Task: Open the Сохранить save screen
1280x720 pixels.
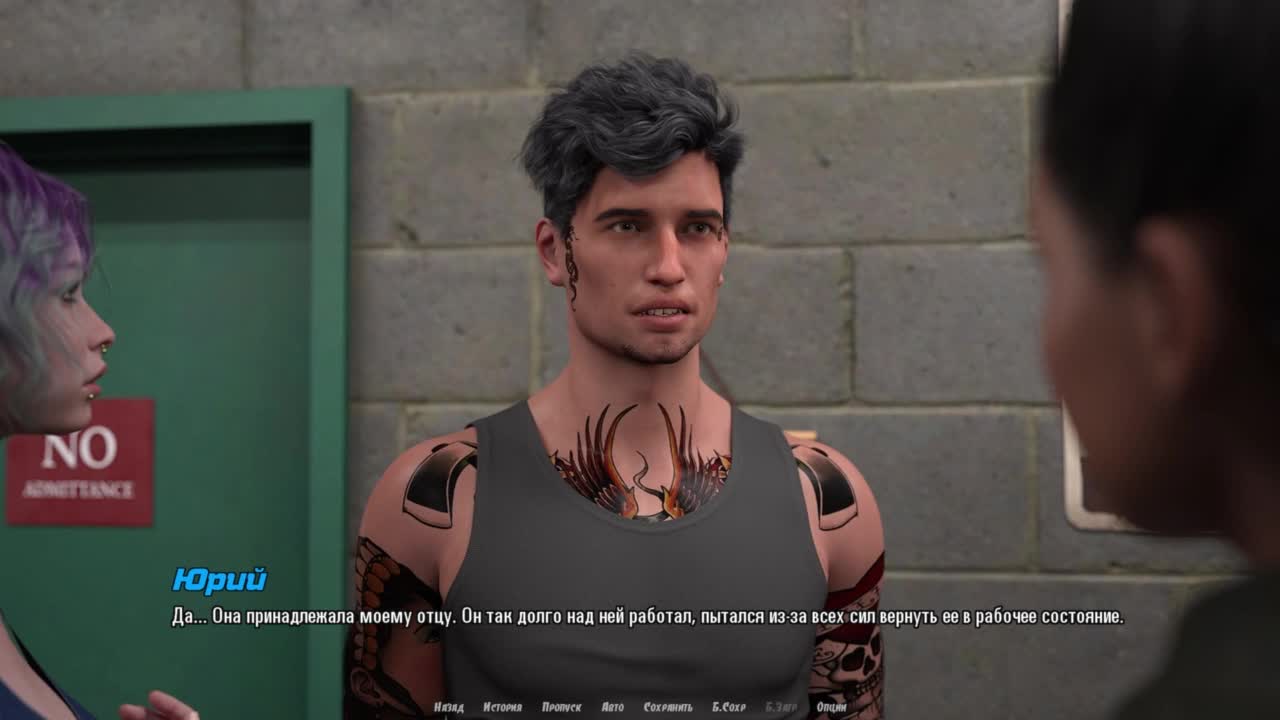Action: (668, 707)
